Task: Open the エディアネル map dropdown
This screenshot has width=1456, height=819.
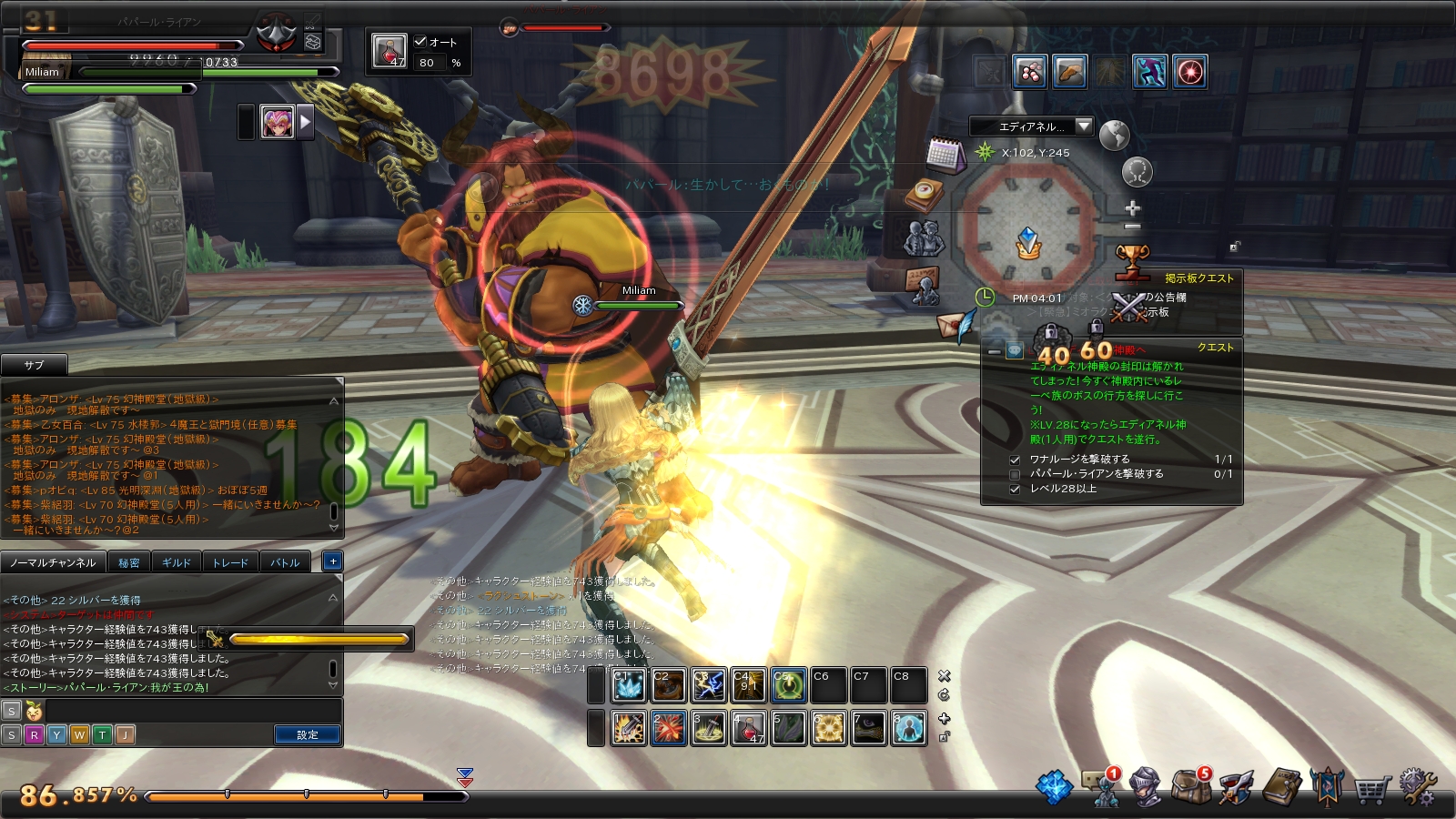Action: 1083,126
